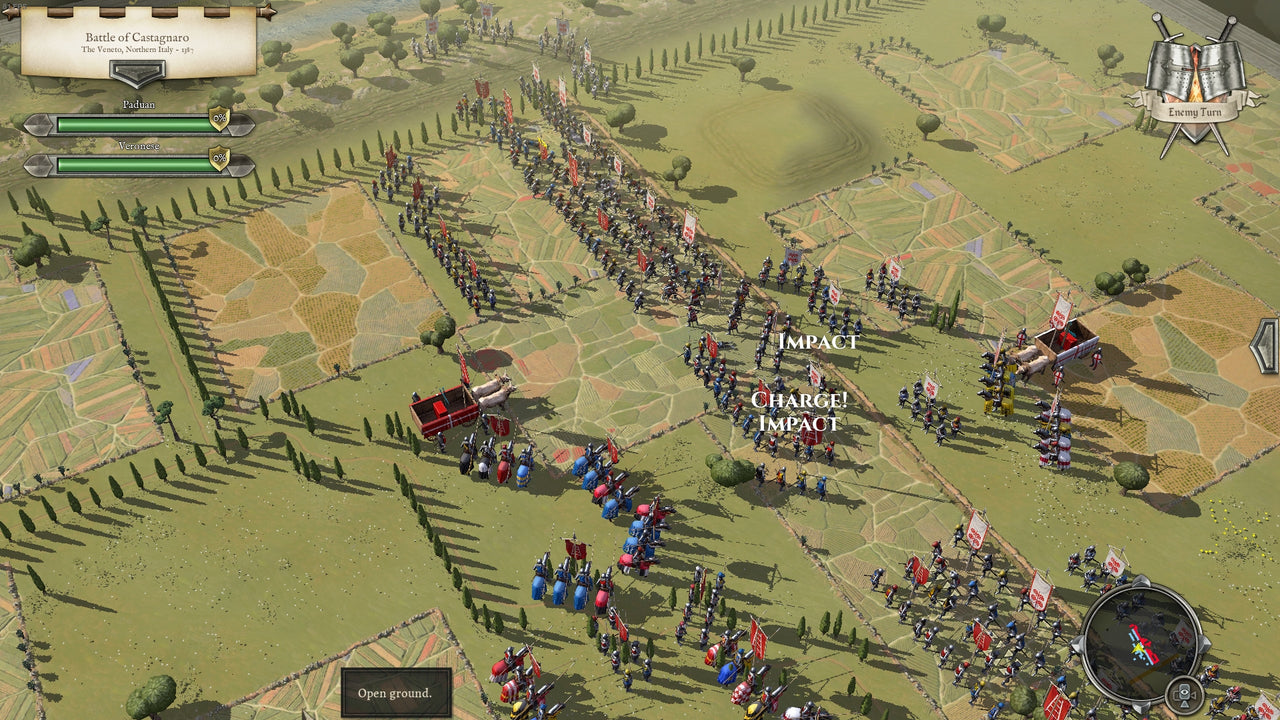Click the Veronese faction name label

(x=139, y=146)
